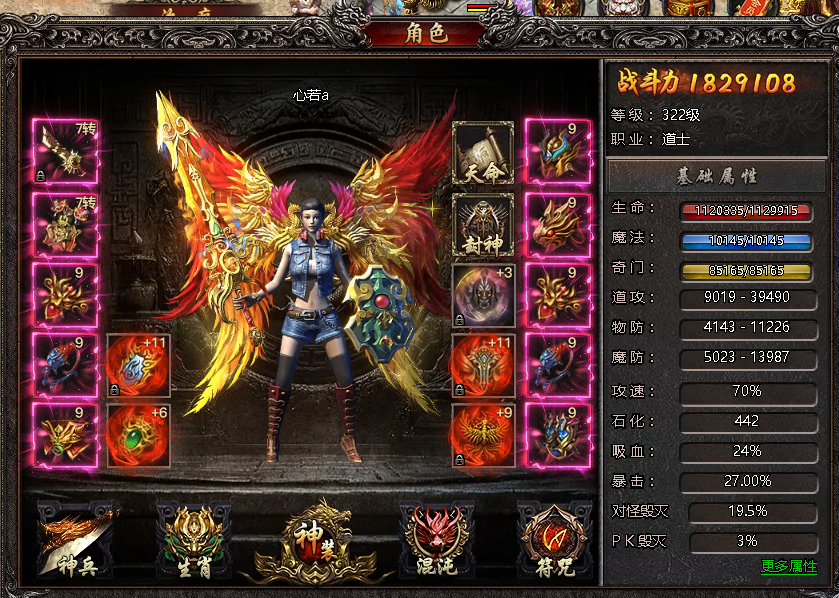Open the 天命 scroll button
Screen dimensions: 839x598
pos(483,153)
